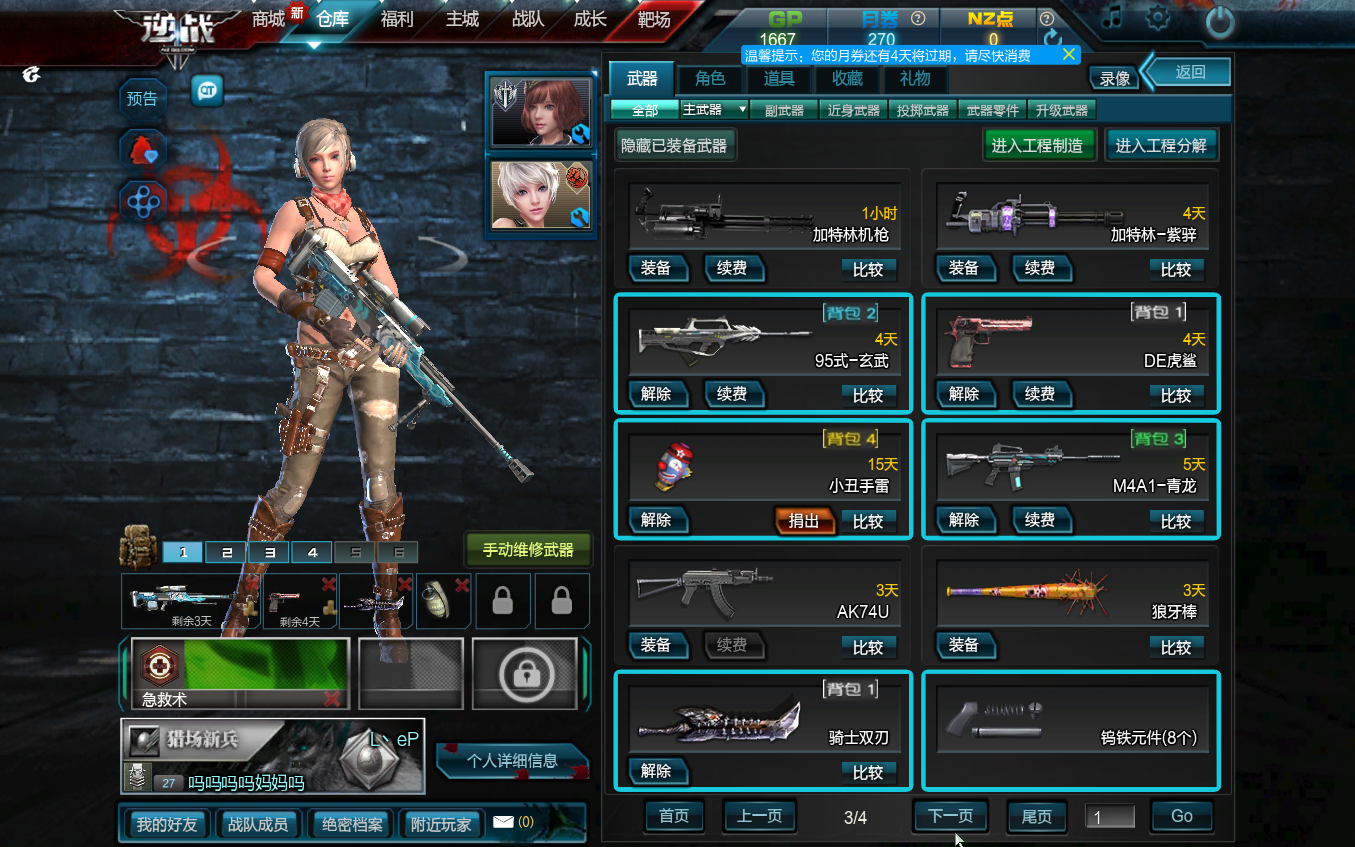Select the 副武器 category filter
1355x847 pixels.
click(784, 110)
